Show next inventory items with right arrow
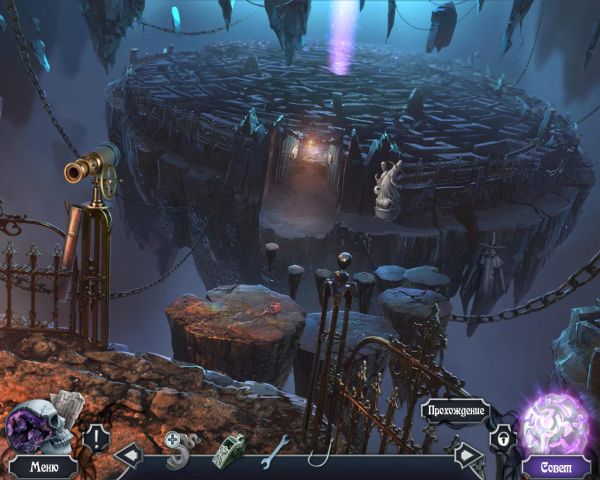This screenshot has height=480, width=600. tap(466, 457)
